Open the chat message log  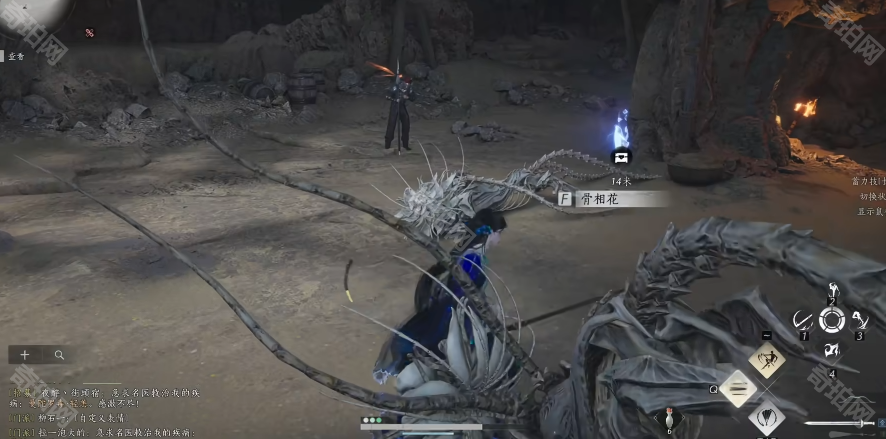pos(100,410)
